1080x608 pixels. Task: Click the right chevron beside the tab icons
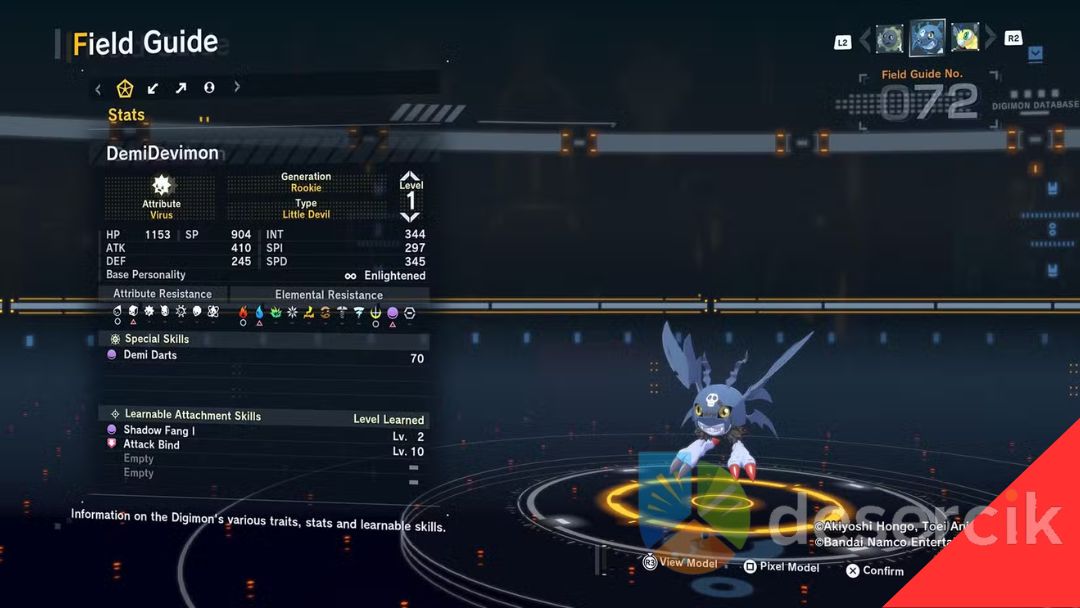coord(237,88)
